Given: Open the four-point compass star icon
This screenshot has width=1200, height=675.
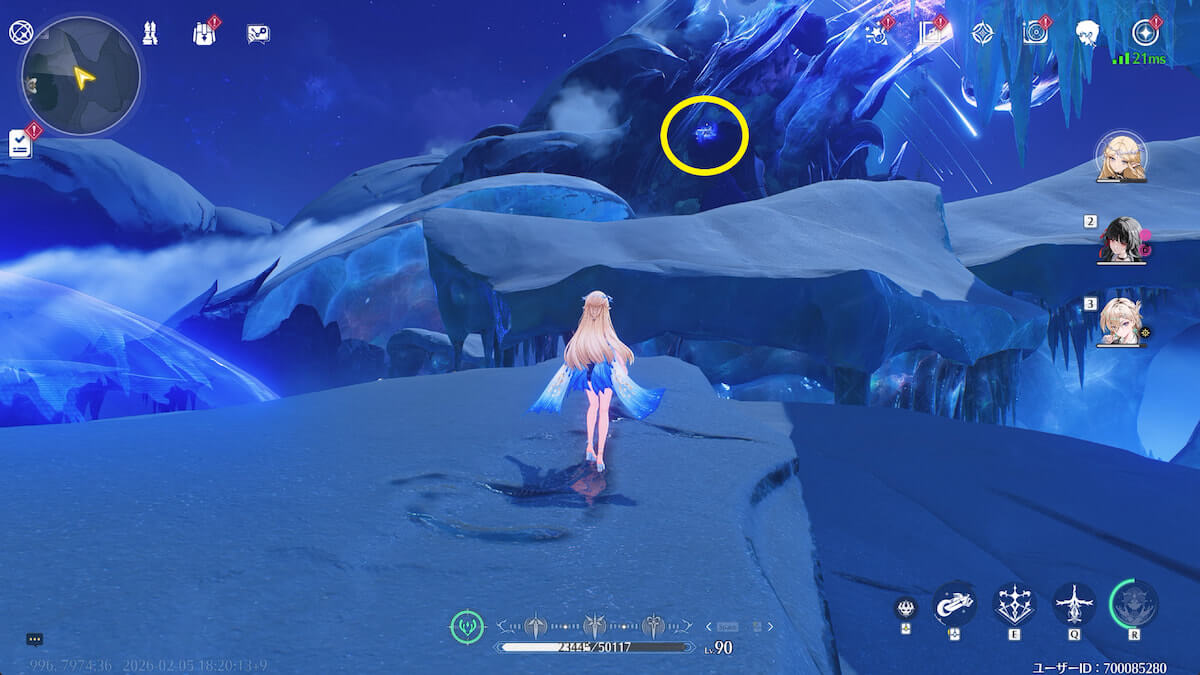Looking at the screenshot, I should point(984,33).
